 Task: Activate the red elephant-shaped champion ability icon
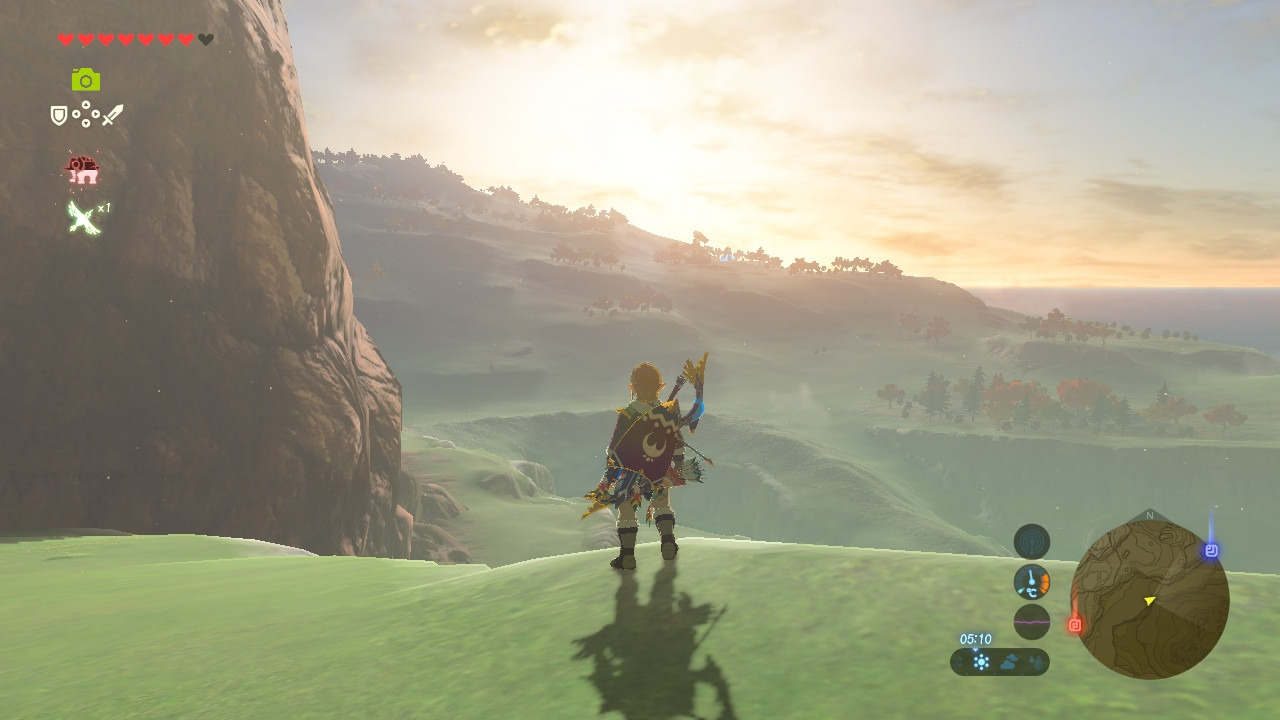point(83,170)
